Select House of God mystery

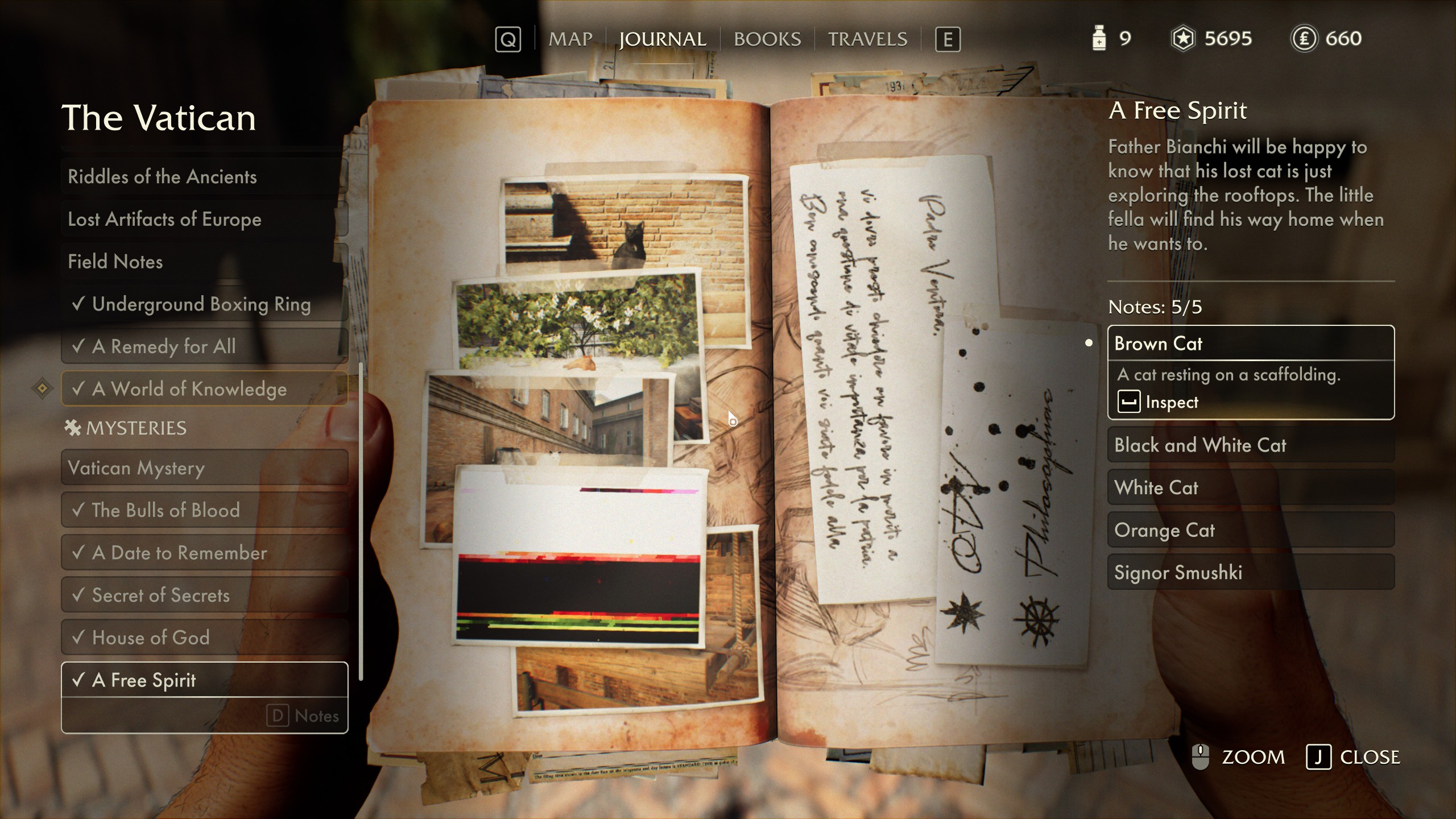pos(204,638)
